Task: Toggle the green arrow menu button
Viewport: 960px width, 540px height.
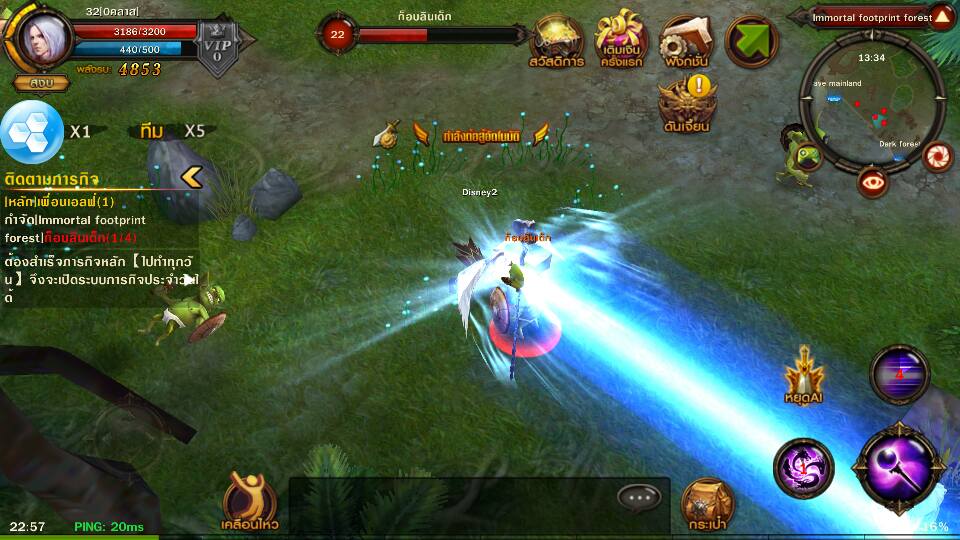Action: (752, 41)
